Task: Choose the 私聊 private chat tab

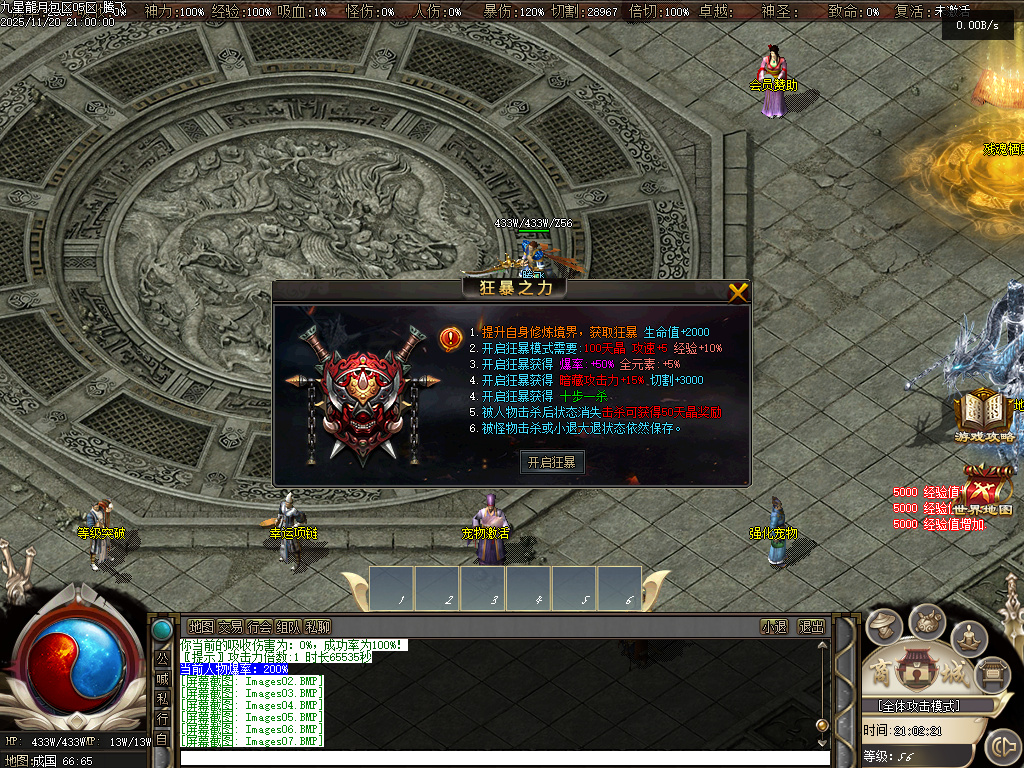Action: (x=317, y=627)
